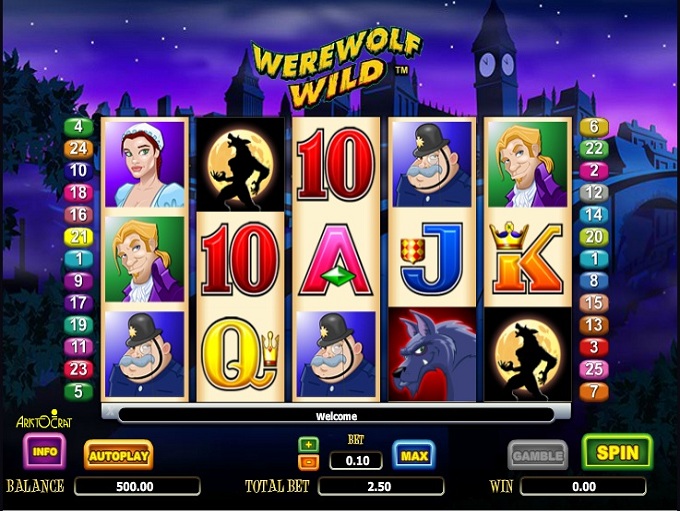This screenshot has width=680, height=511.
Task: Select payline number 22
Action: (594, 148)
